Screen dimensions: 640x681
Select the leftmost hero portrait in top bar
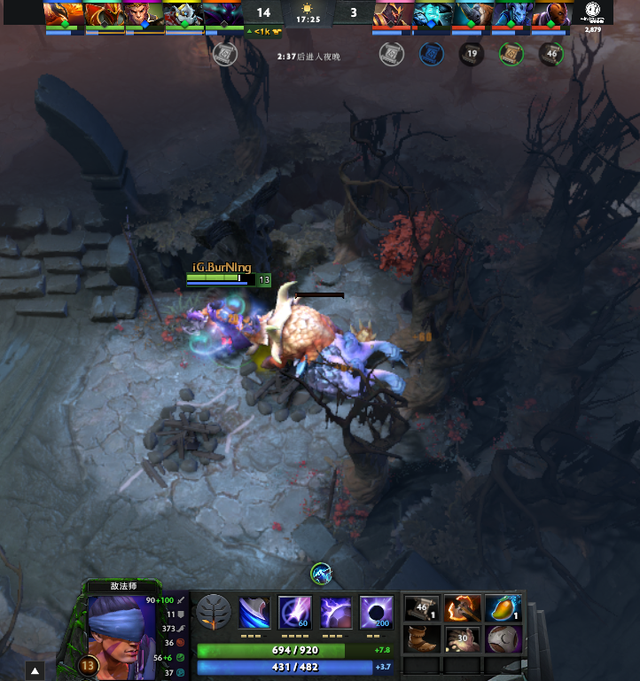pos(63,15)
